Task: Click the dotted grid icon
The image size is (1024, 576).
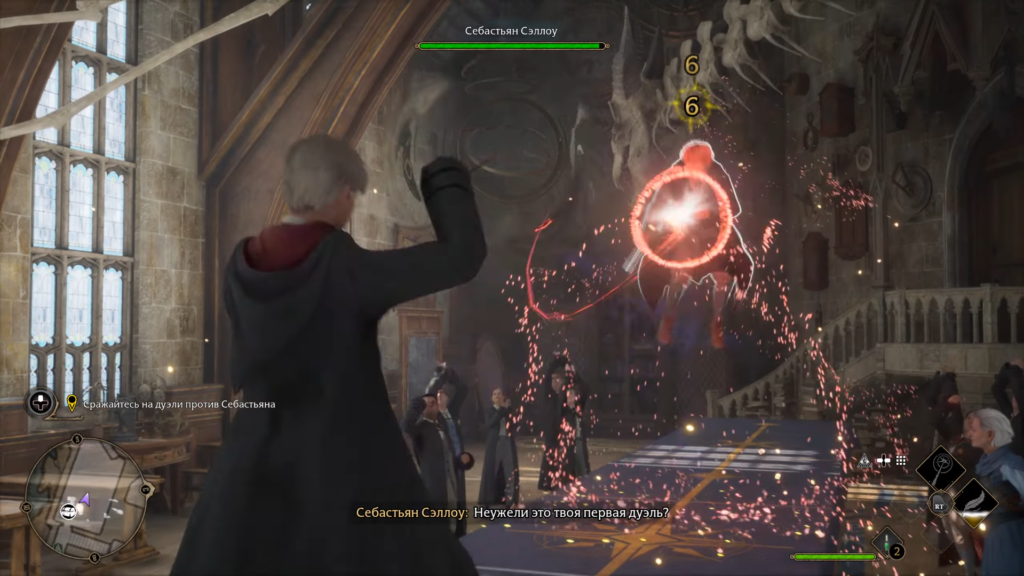Action: tap(901, 461)
